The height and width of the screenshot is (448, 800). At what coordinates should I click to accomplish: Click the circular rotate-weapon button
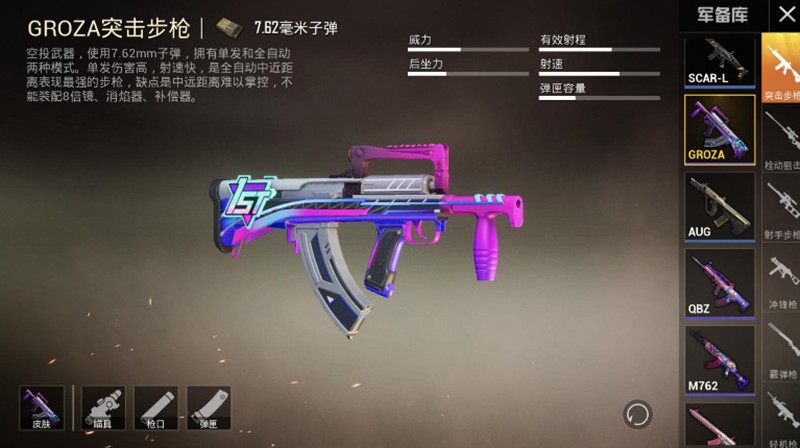(636, 413)
